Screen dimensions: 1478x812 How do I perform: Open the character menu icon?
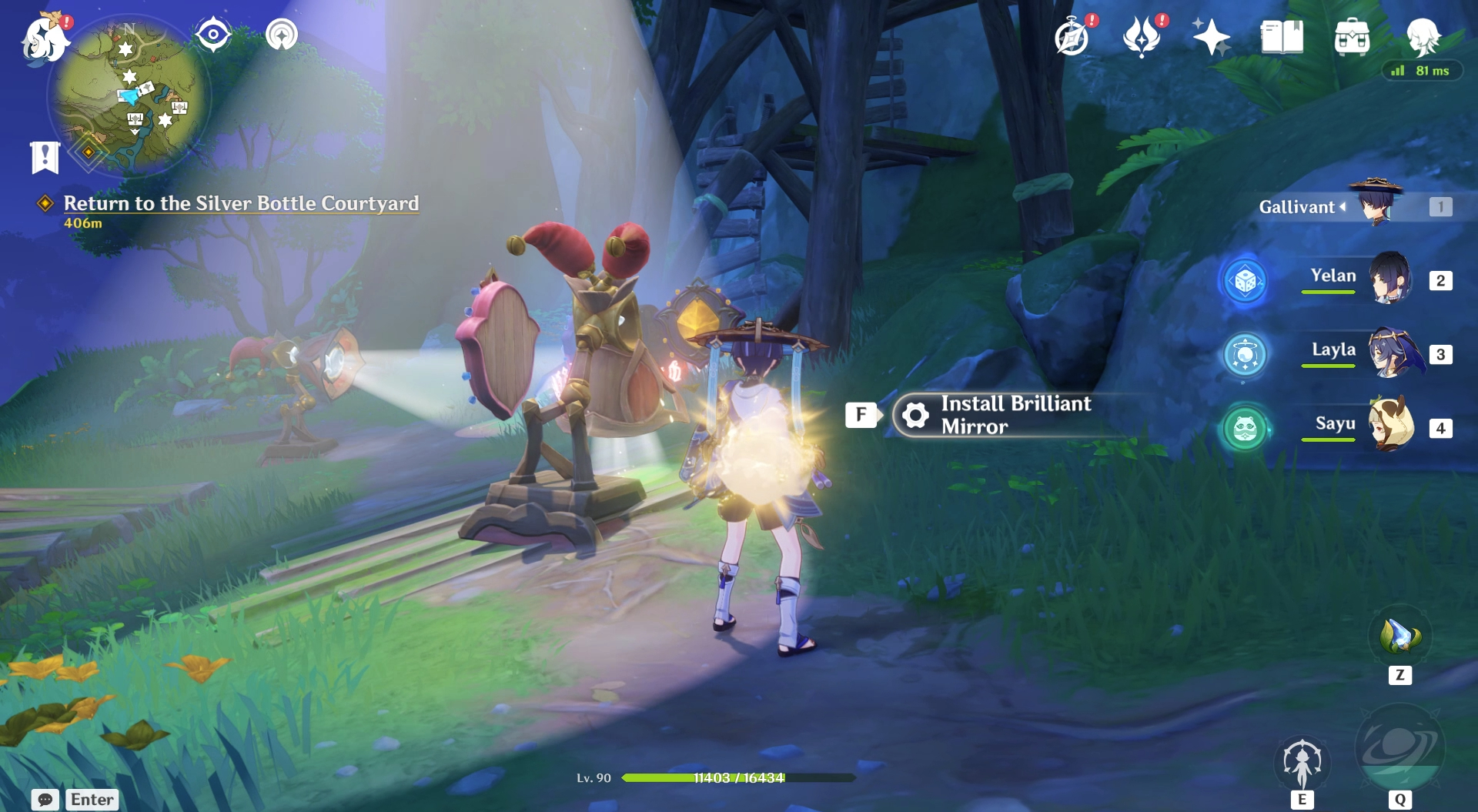coord(1423,37)
